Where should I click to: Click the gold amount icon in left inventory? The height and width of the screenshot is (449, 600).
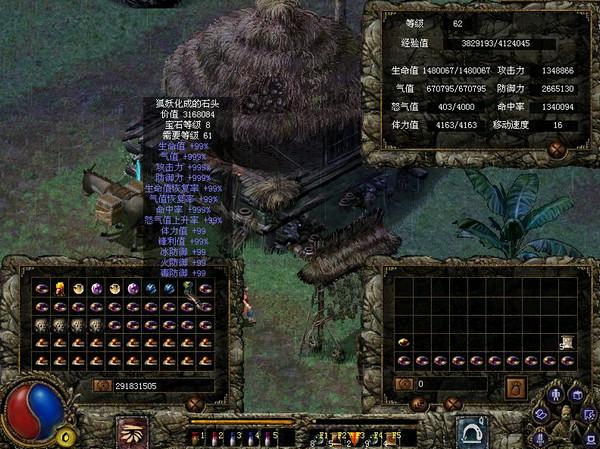click(101, 384)
